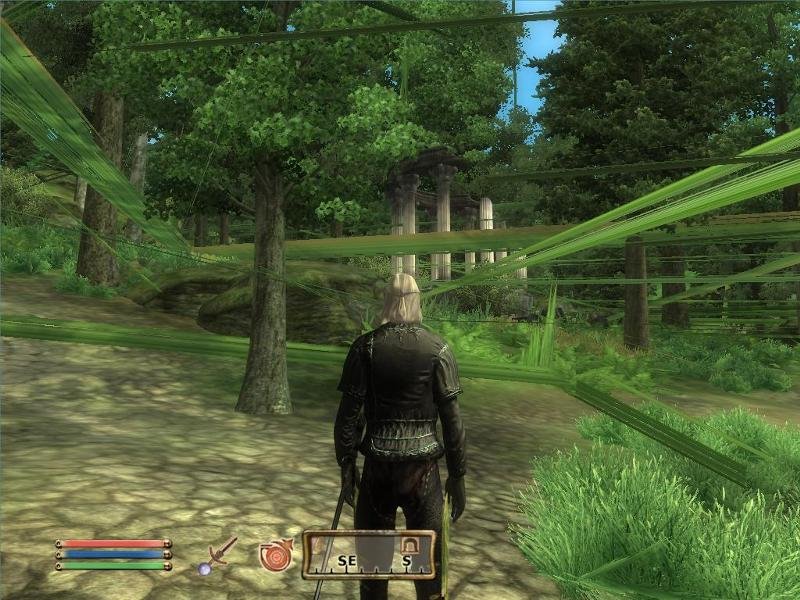Select the doorway marker on the compass
Screen dimensions: 800x600
click(x=408, y=544)
